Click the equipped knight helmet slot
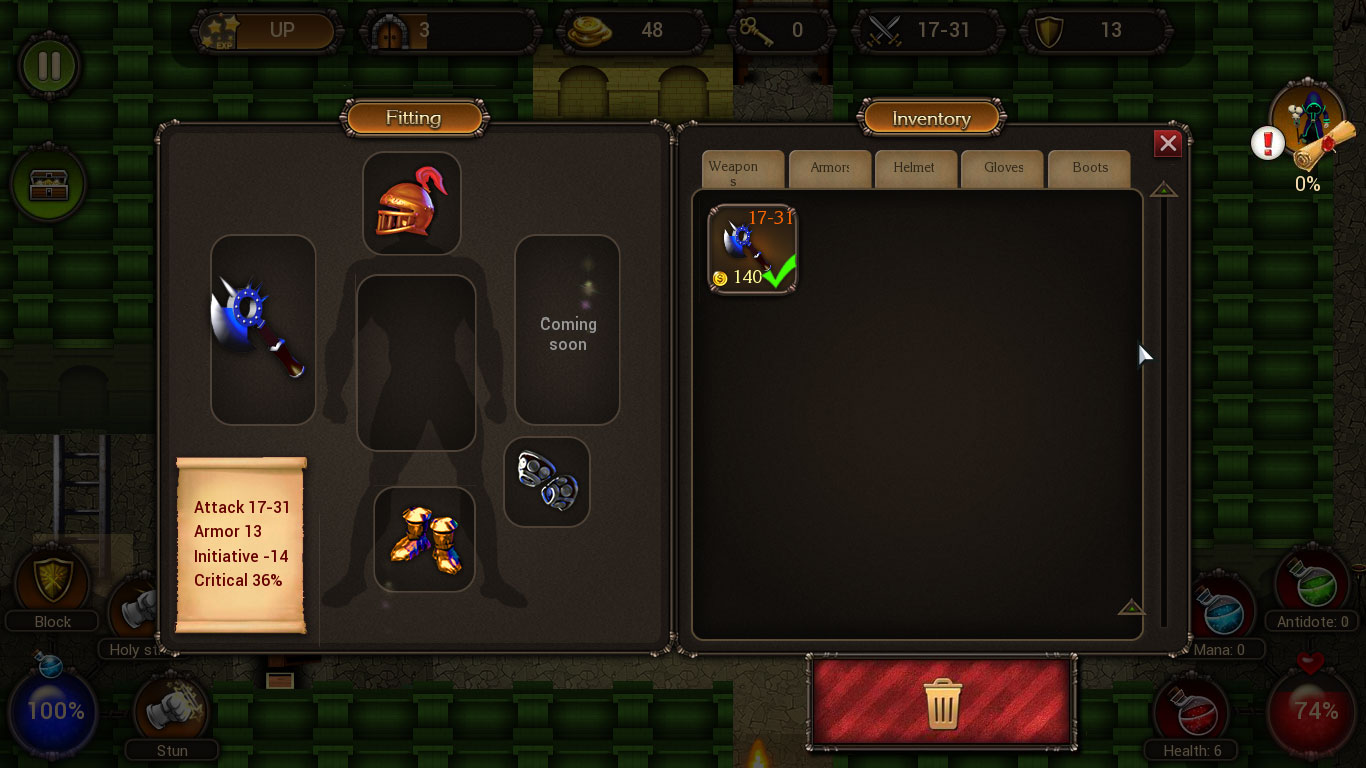 412,202
